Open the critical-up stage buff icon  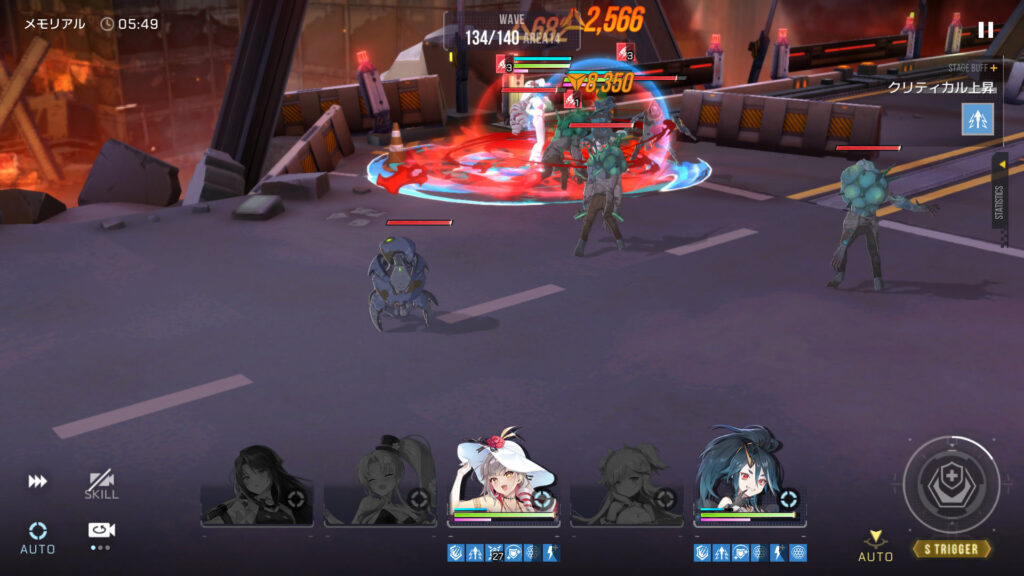977,119
